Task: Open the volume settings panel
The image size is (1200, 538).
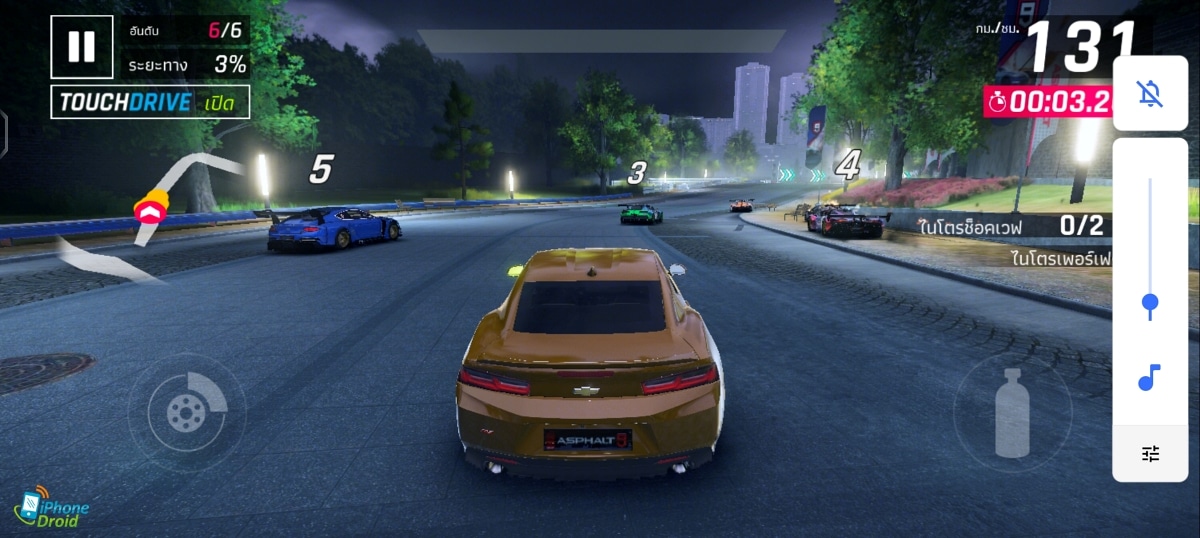Action: click(1150, 454)
